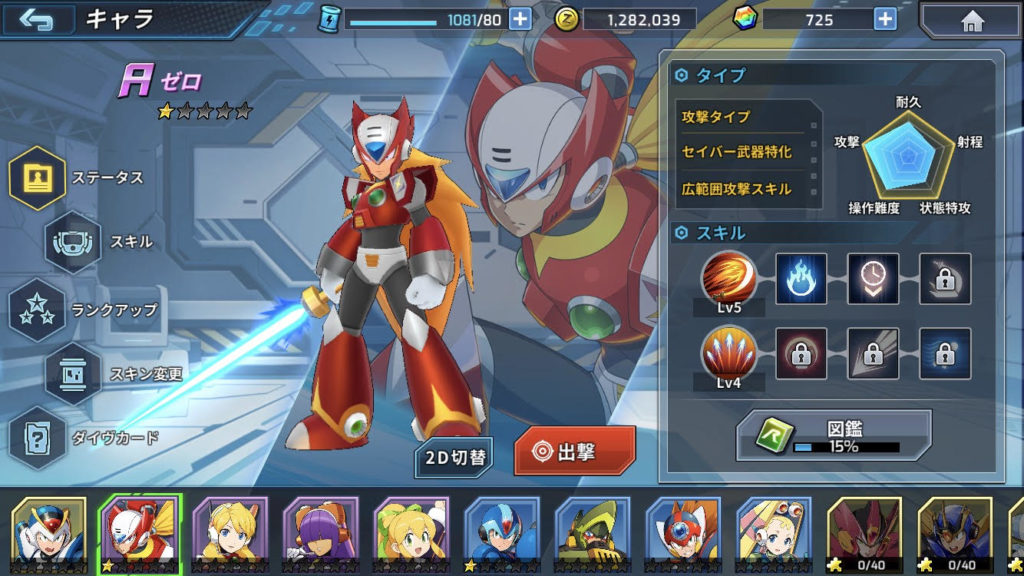The image size is (1024, 576).
Task: Add gems using the plus beside 725
Action: click(884, 19)
